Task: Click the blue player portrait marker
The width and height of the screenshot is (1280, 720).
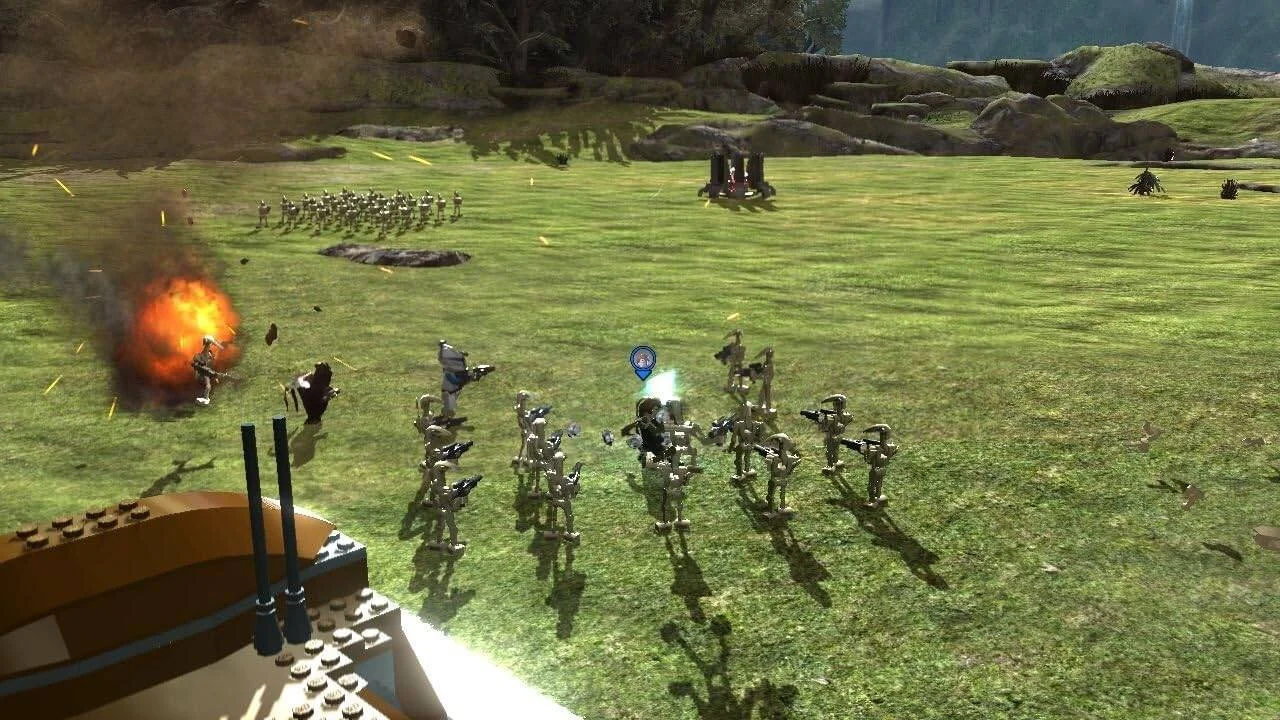Action: (x=642, y=360)
